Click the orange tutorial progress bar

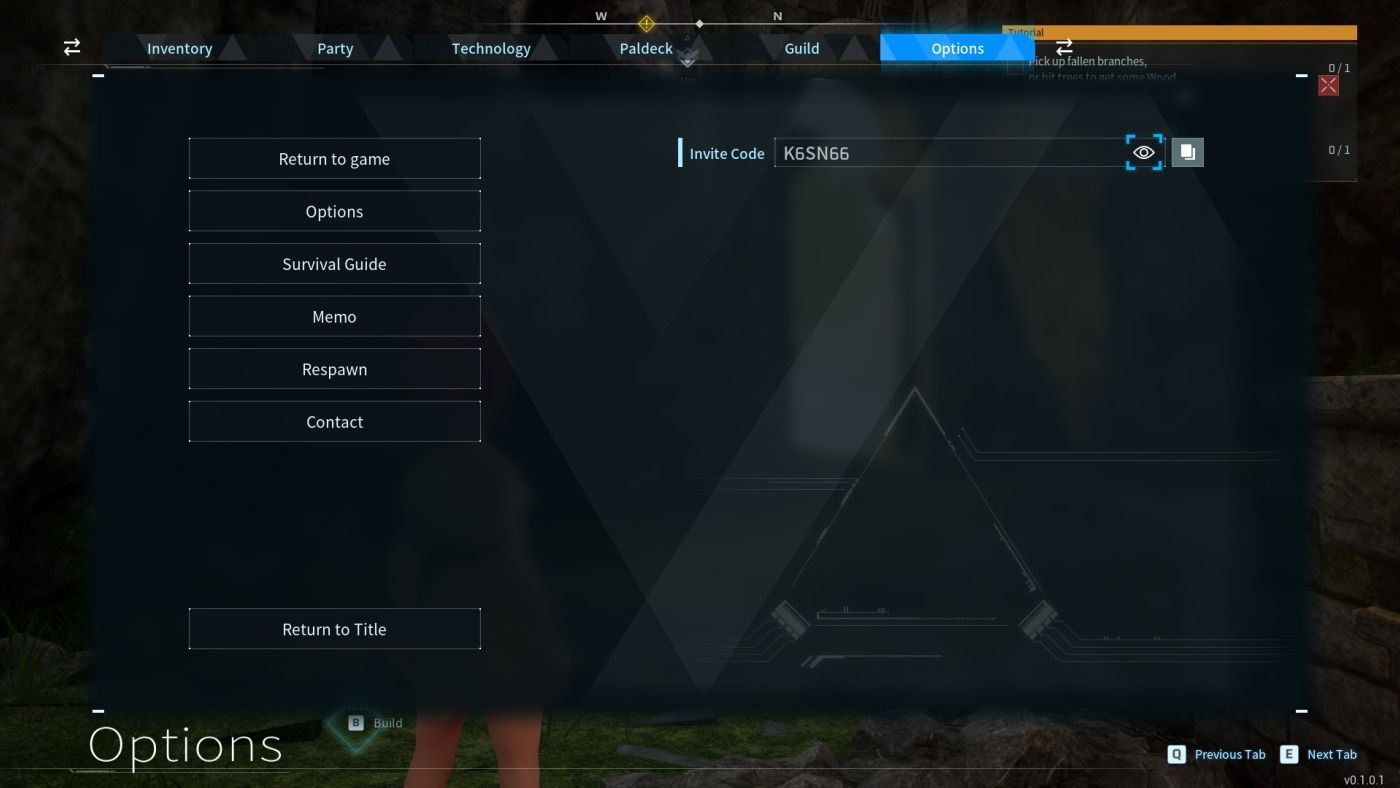pyautogui.click(x=1180, y=31)
